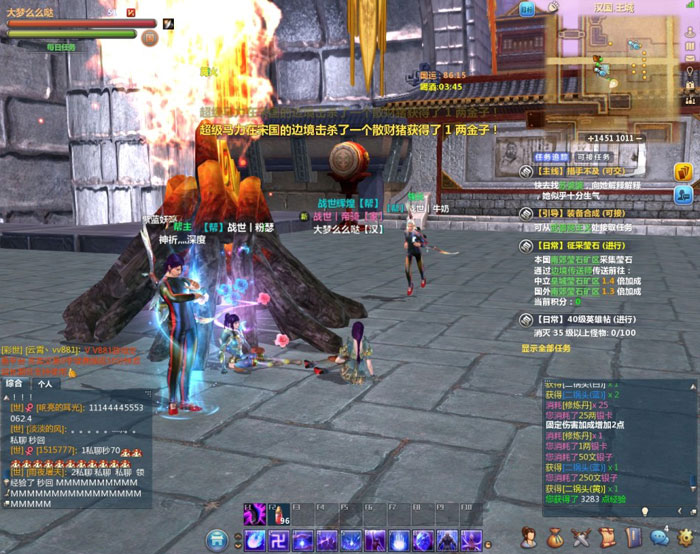The height and width of the screenshot is (554, 700).
Task: Switch to the 可接任务 quest tab
Action: click(x=590, y=157)
